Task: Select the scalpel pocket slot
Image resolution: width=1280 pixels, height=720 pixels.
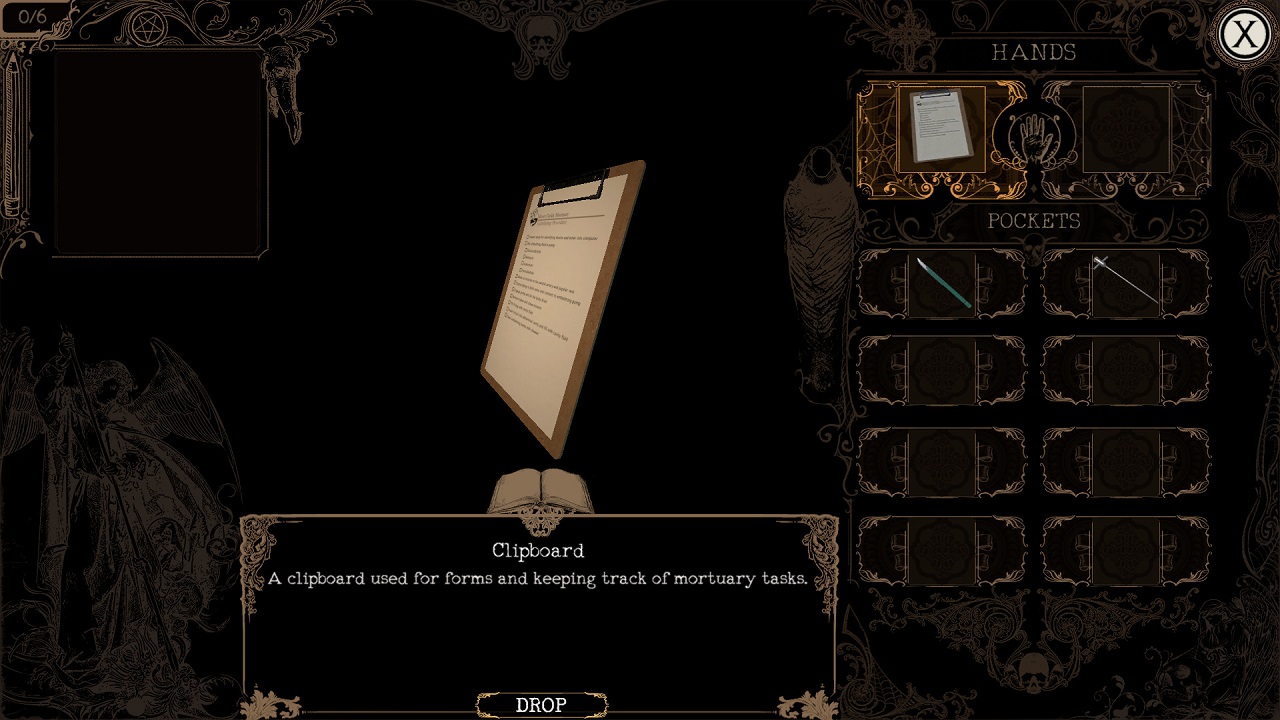Action: coord(942,283)
